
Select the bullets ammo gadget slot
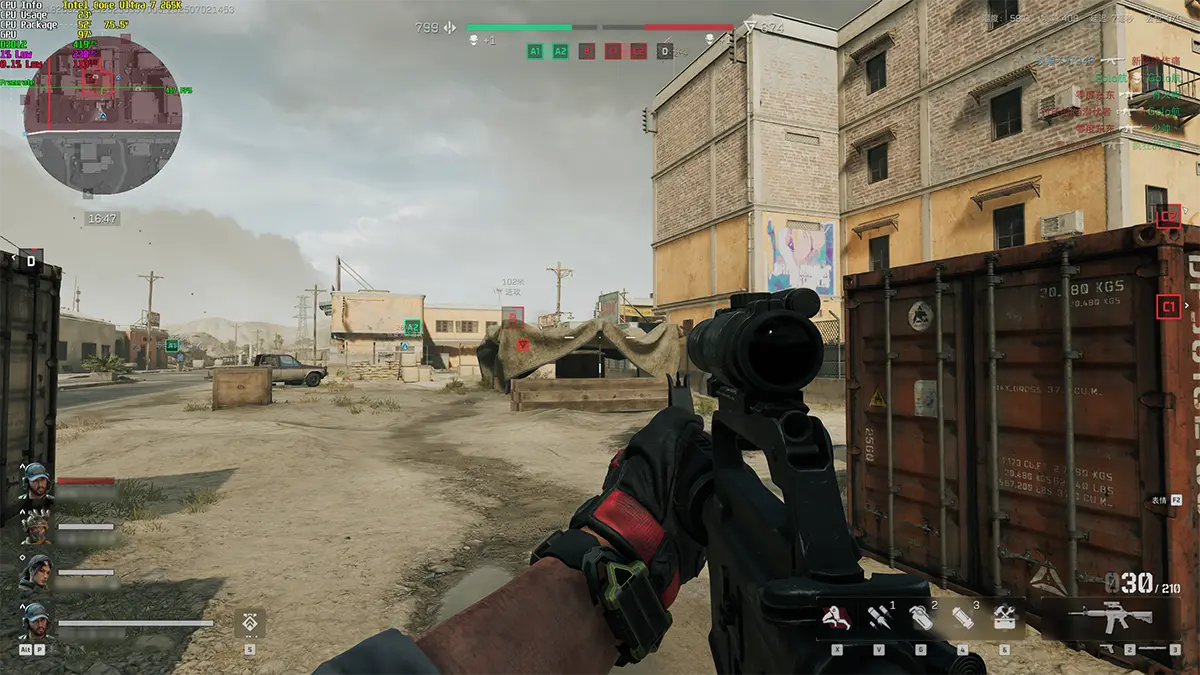point(879,619)
